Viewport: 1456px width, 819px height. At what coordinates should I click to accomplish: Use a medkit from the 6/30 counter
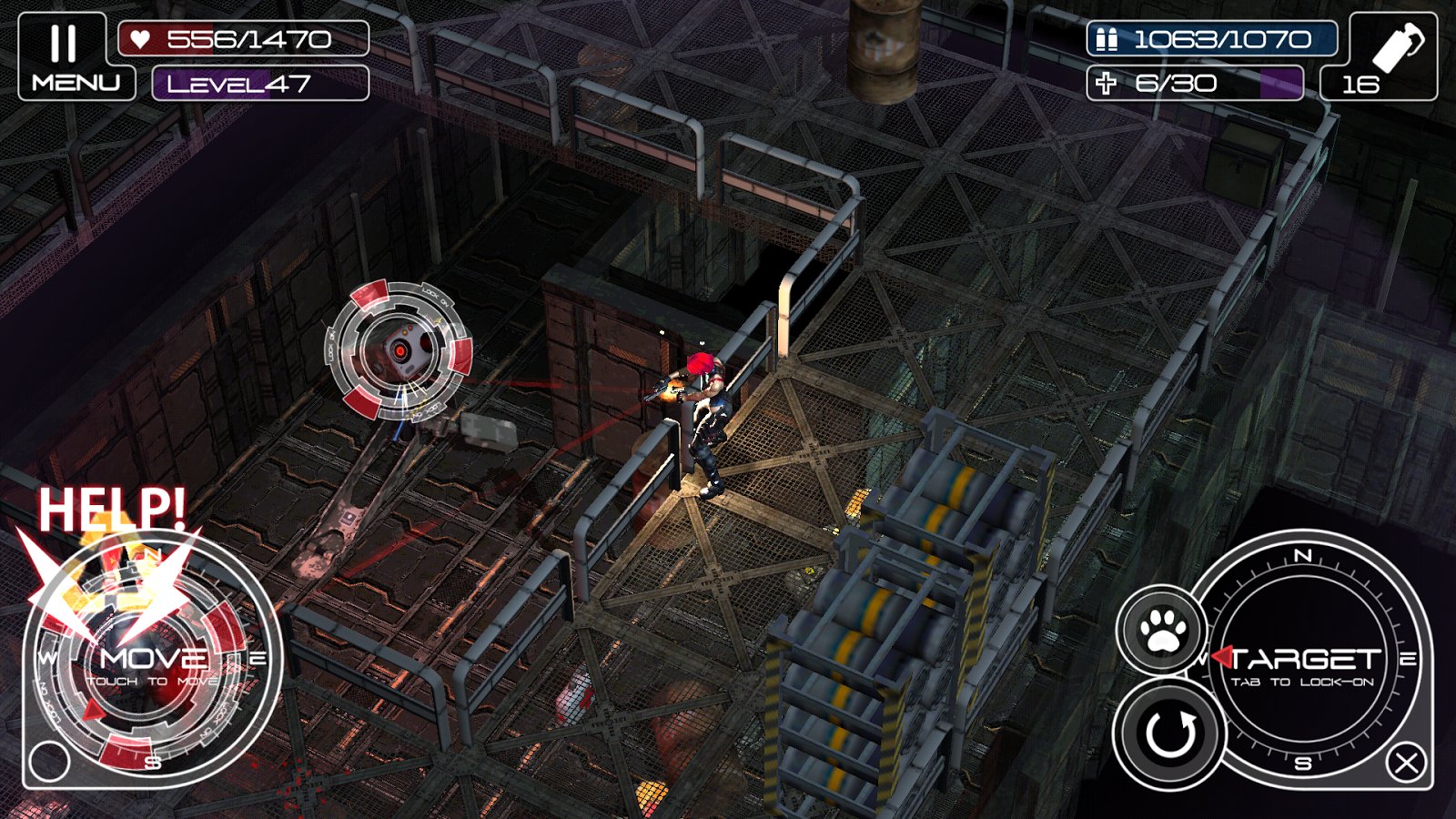click(1194, 84)
